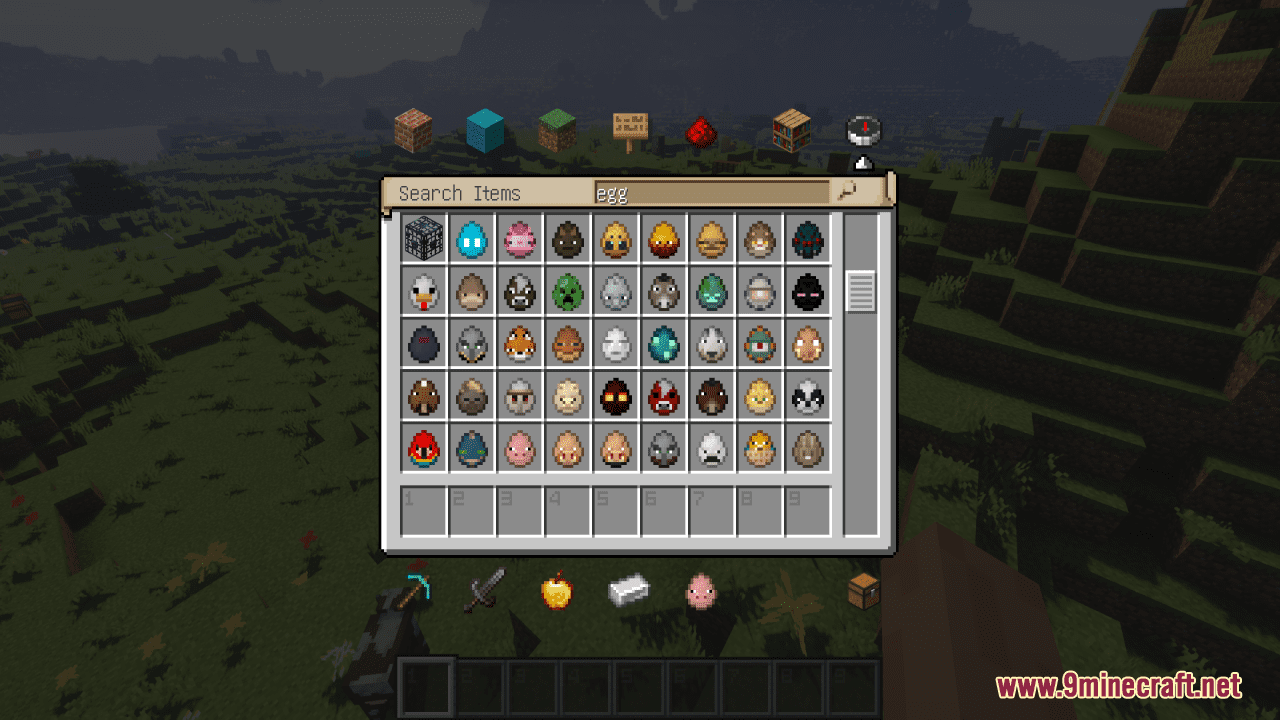Click the Mooshroom spawn egg
Screen dimensions: 1280x720
pyautogui.click(x=663, y=397)
